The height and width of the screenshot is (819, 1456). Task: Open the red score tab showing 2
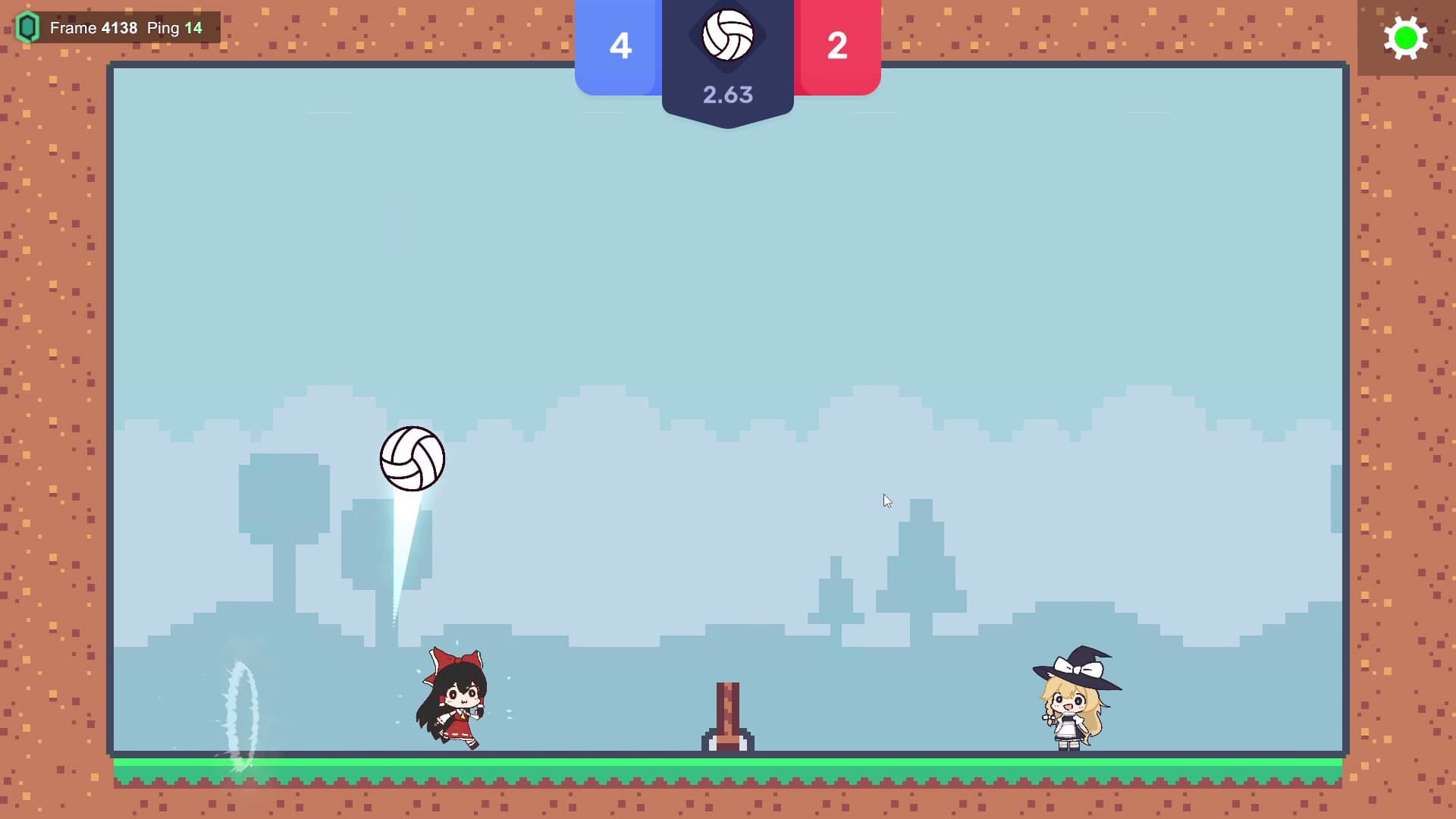click(837, 47)
